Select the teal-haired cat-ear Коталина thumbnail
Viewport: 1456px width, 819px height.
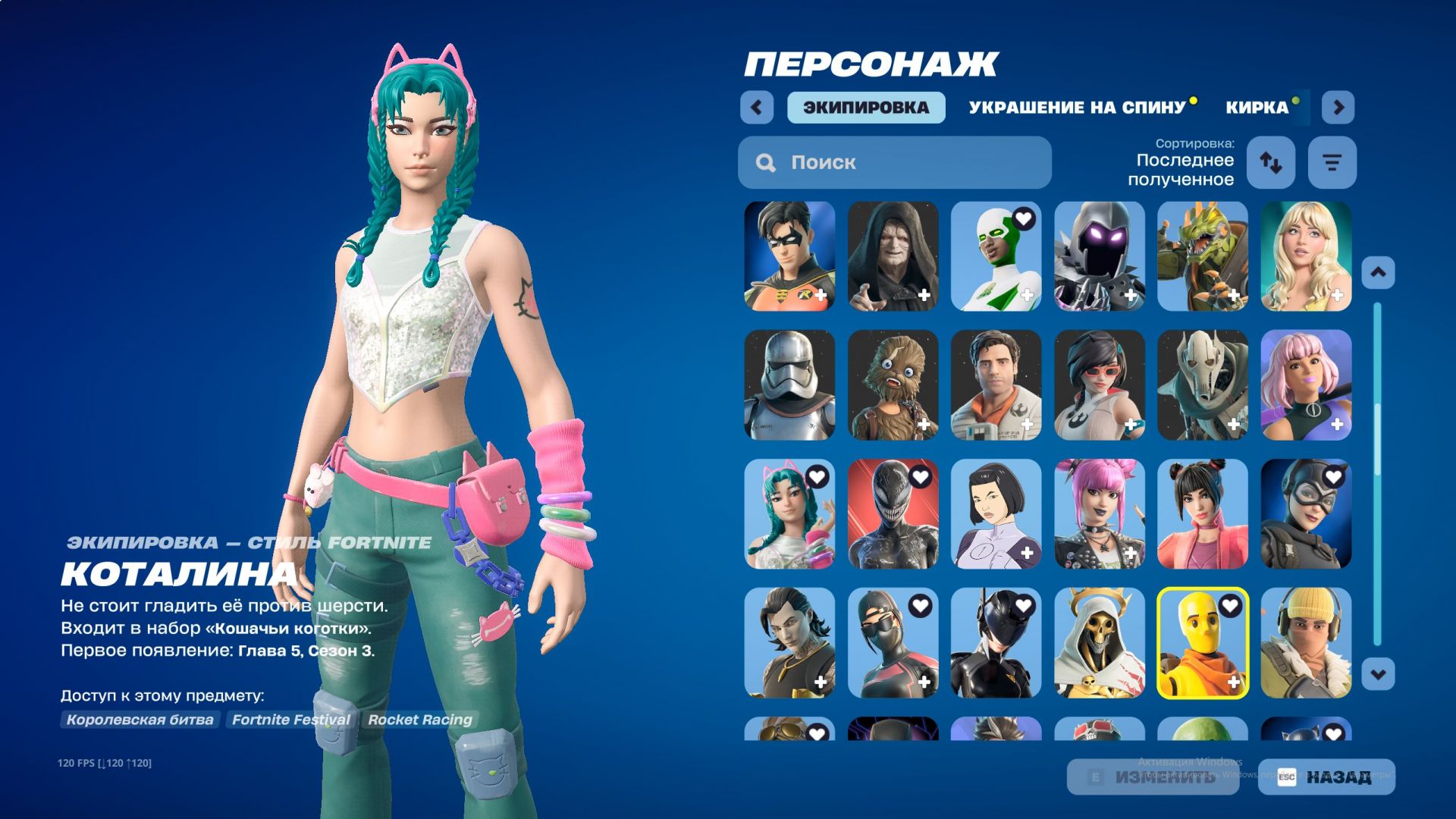pyautogui.click(x=789, y=514)
